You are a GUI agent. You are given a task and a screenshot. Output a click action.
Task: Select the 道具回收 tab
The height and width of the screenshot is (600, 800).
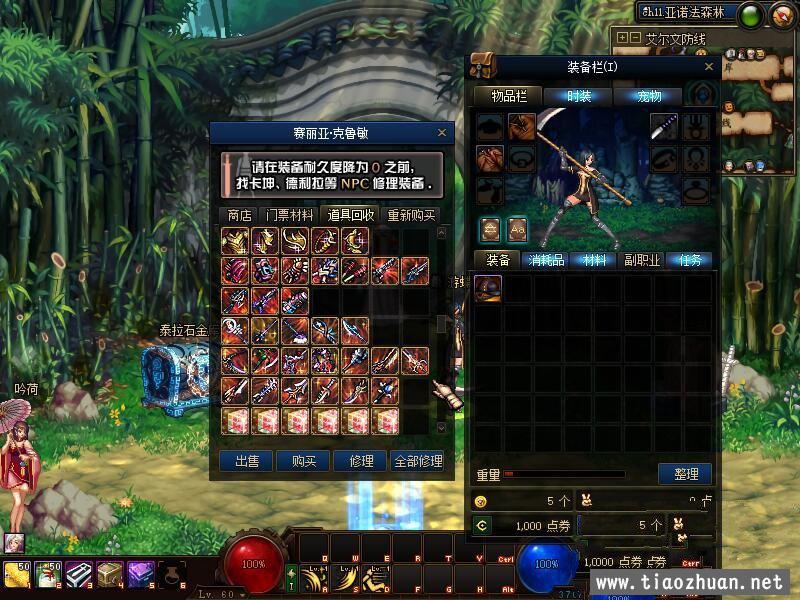350,215
